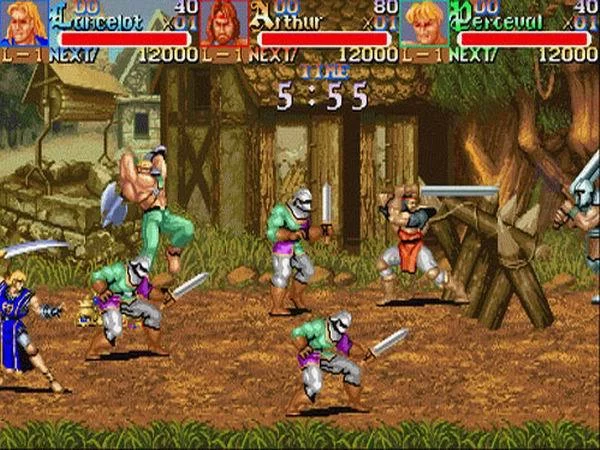Select Arthur's red-haired portrait
600x450 pixels.
click(223, 24)
